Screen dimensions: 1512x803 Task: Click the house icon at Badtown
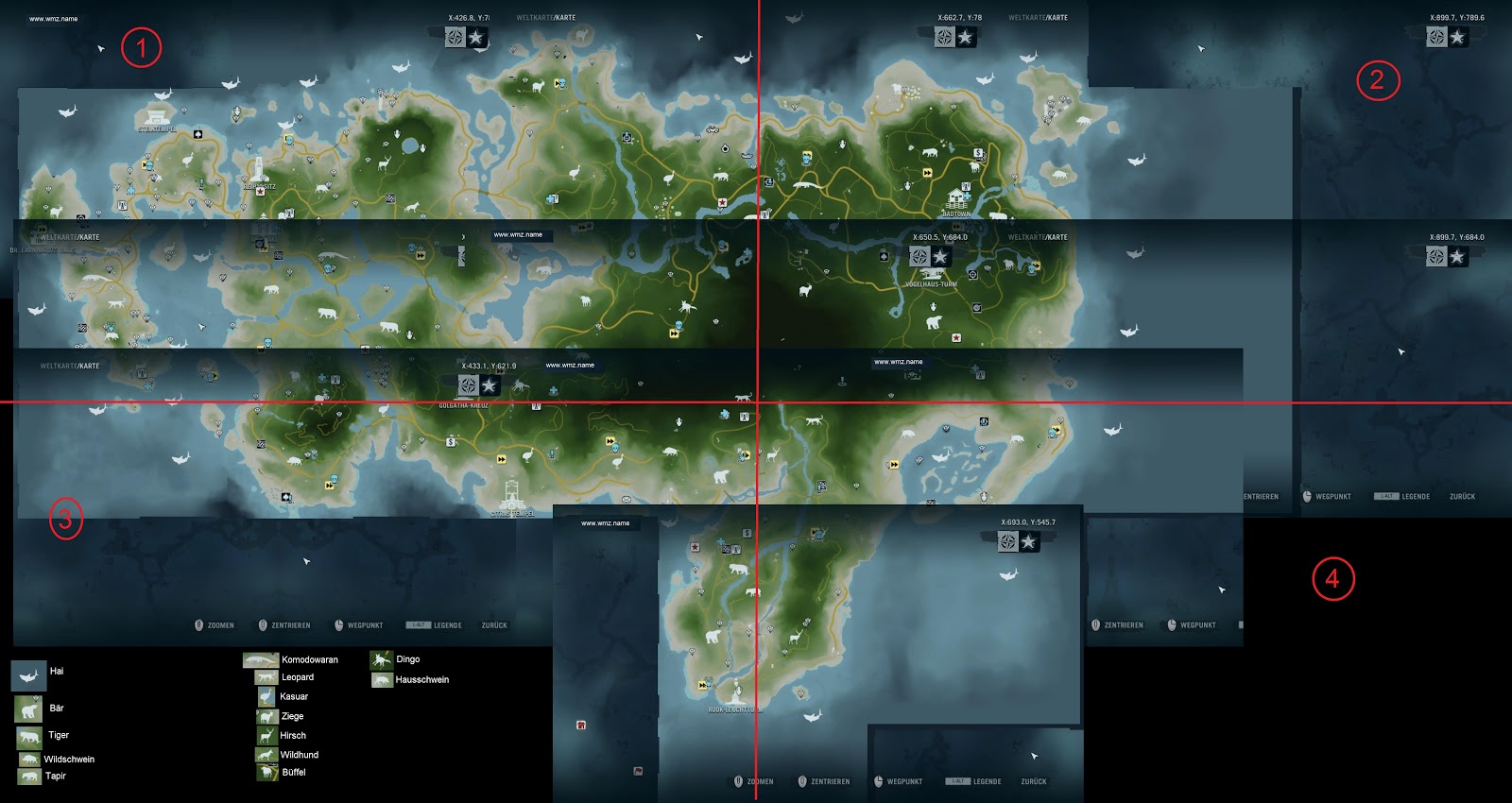(955, 200)
